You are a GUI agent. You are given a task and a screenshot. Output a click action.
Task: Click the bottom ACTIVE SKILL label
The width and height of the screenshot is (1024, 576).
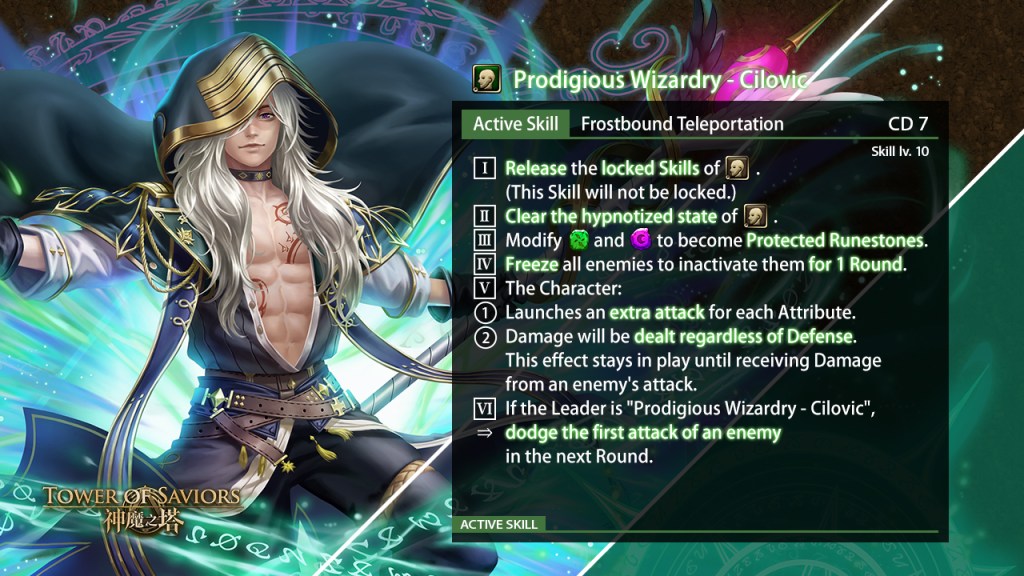click(x=499, y=524)
